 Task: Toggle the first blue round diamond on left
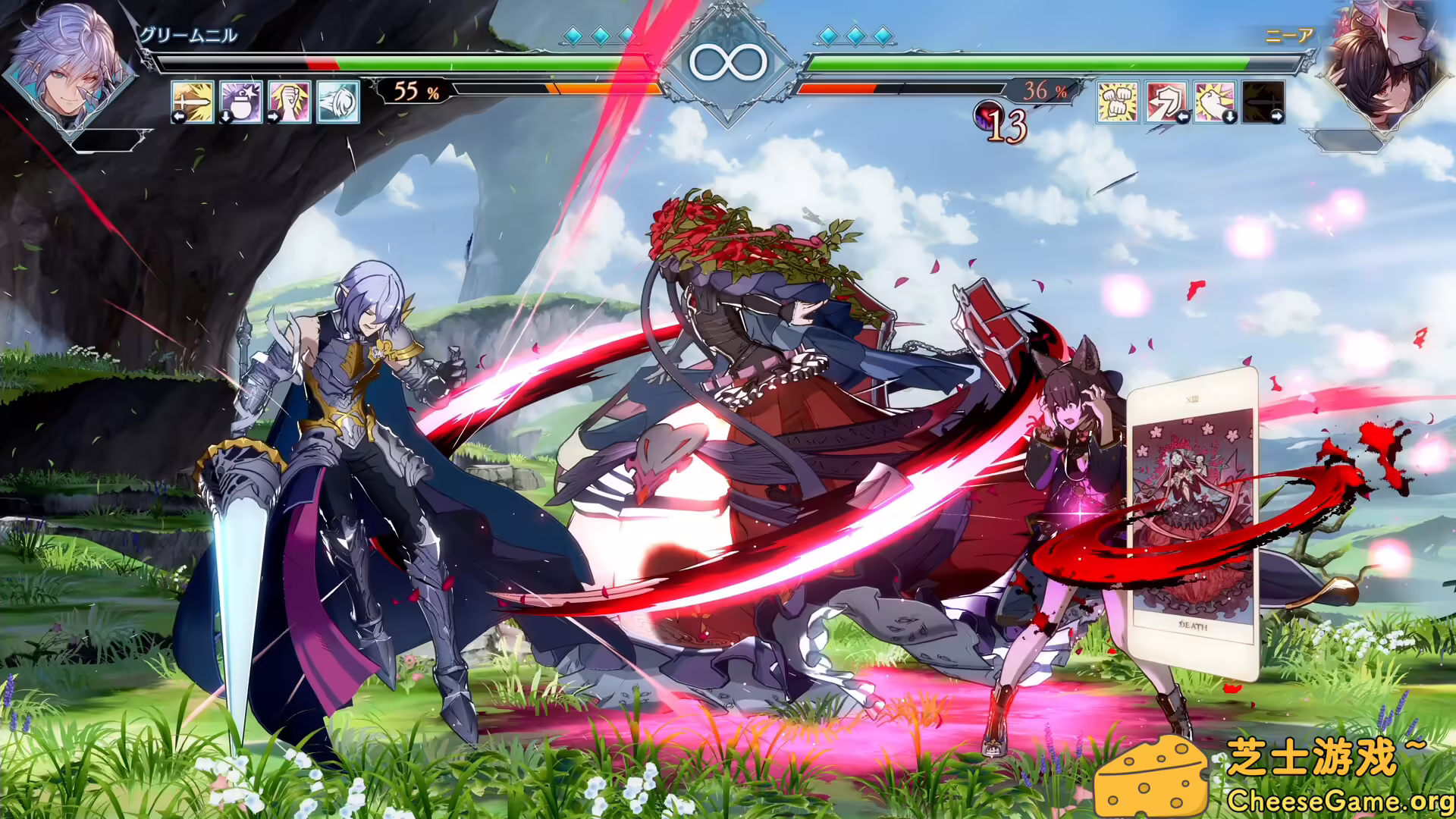coord(574,34)
